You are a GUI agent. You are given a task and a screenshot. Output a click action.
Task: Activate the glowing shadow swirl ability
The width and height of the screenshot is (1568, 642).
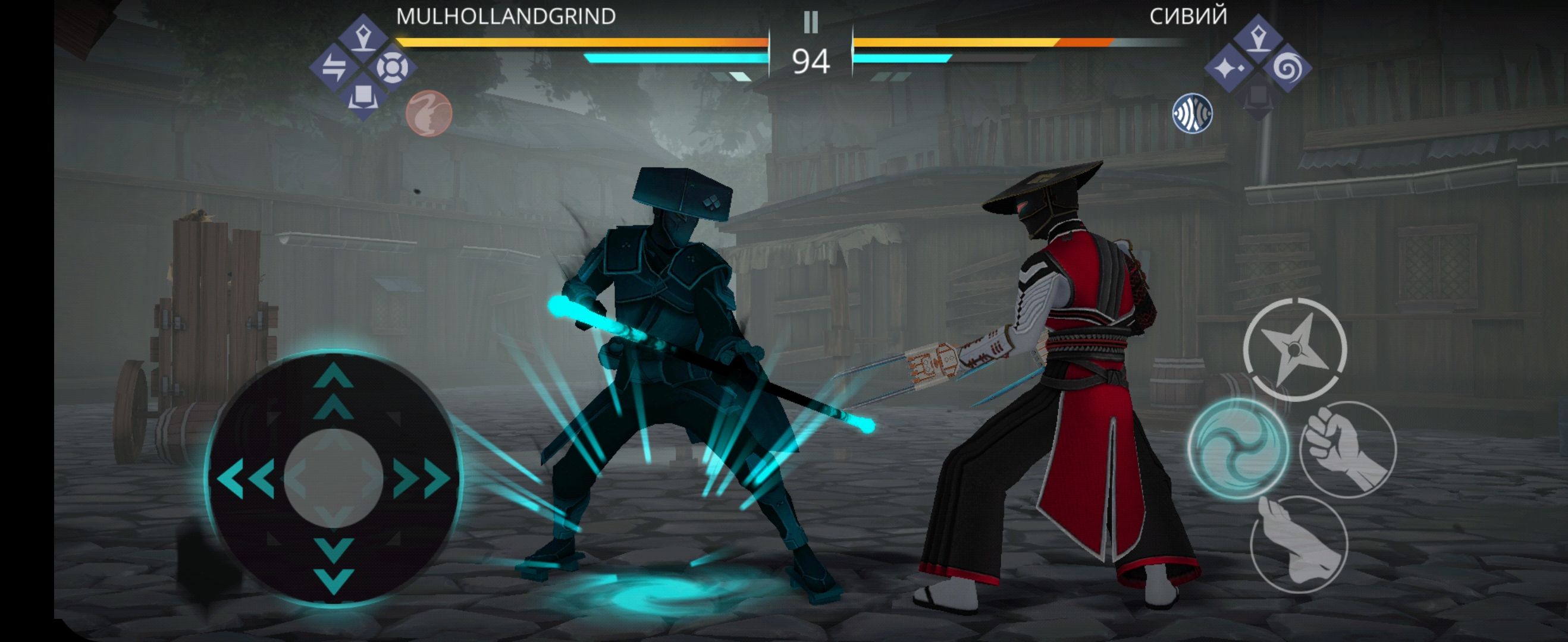(1237, 448)
